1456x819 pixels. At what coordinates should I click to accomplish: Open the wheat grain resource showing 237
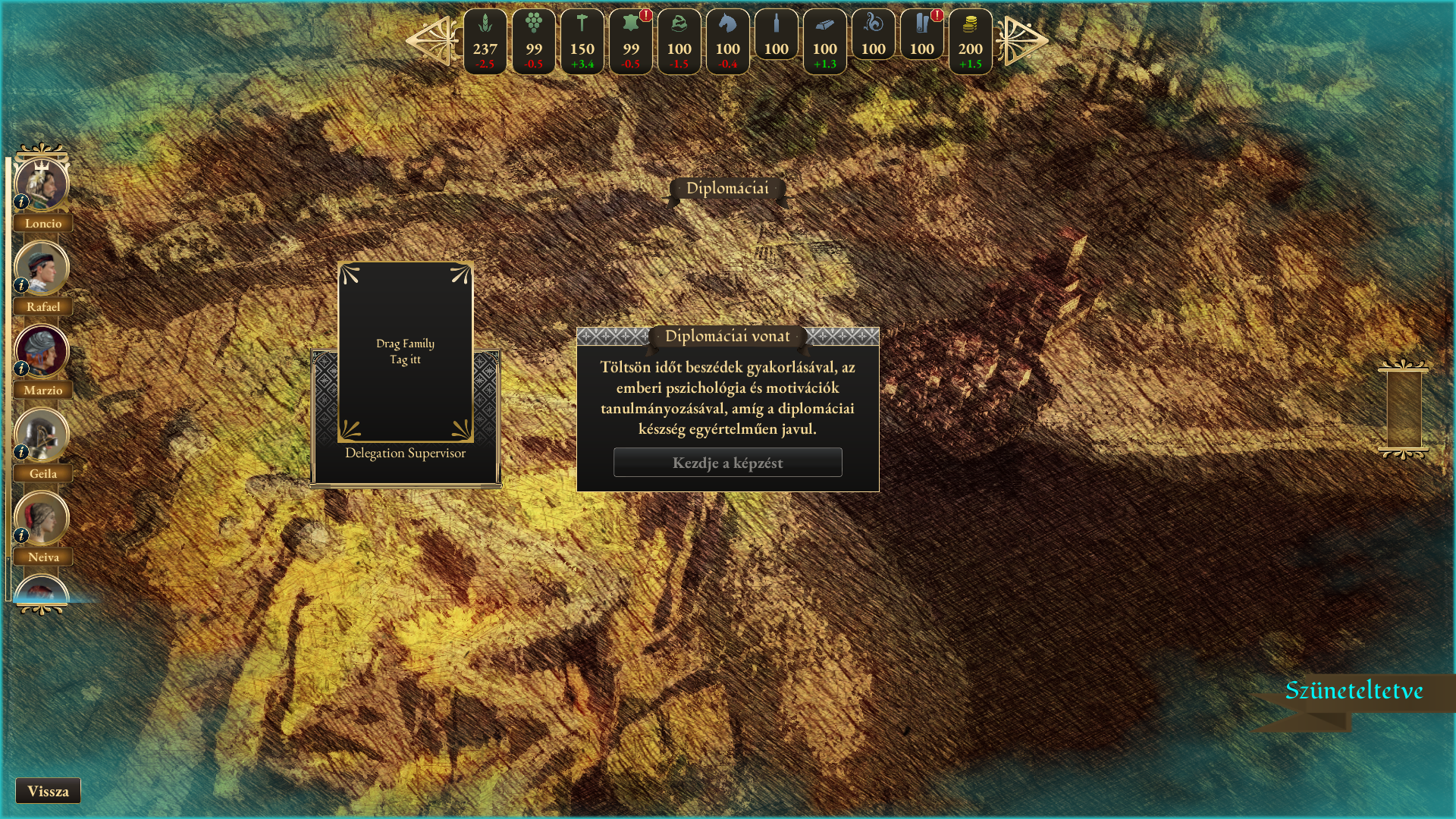[485, 41]
